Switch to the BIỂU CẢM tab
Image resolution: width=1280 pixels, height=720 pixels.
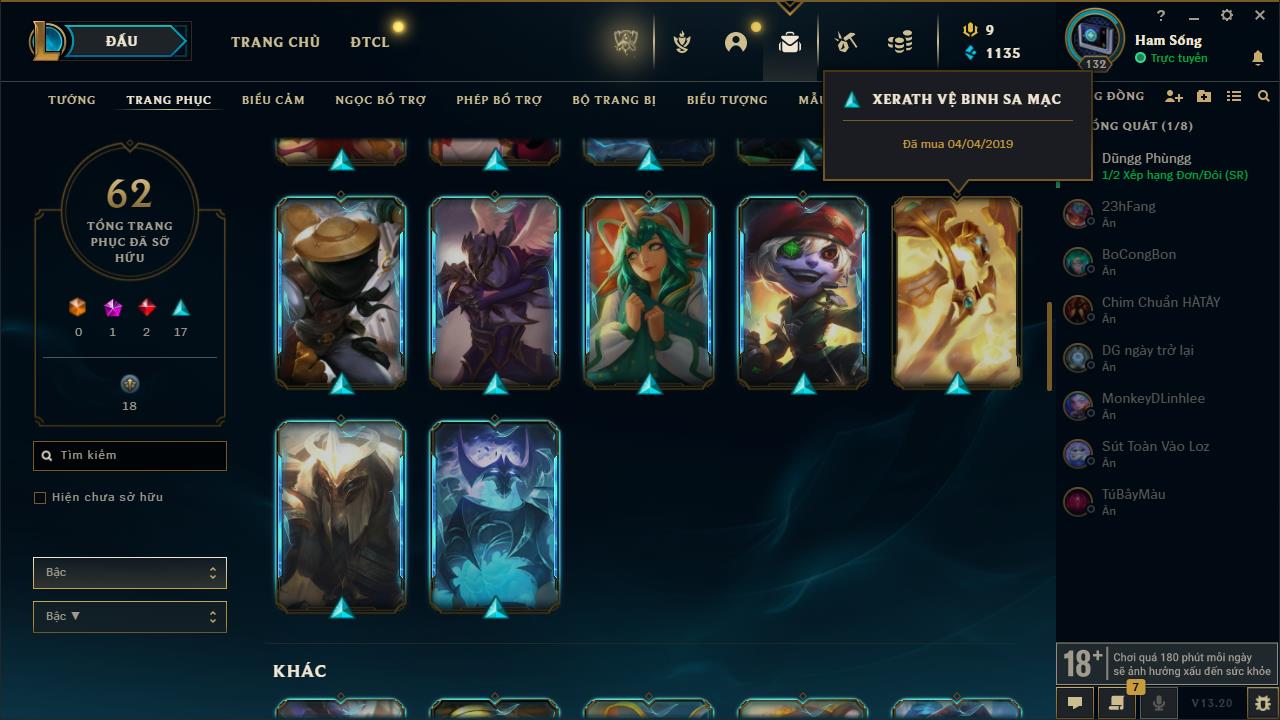point(272,99)
